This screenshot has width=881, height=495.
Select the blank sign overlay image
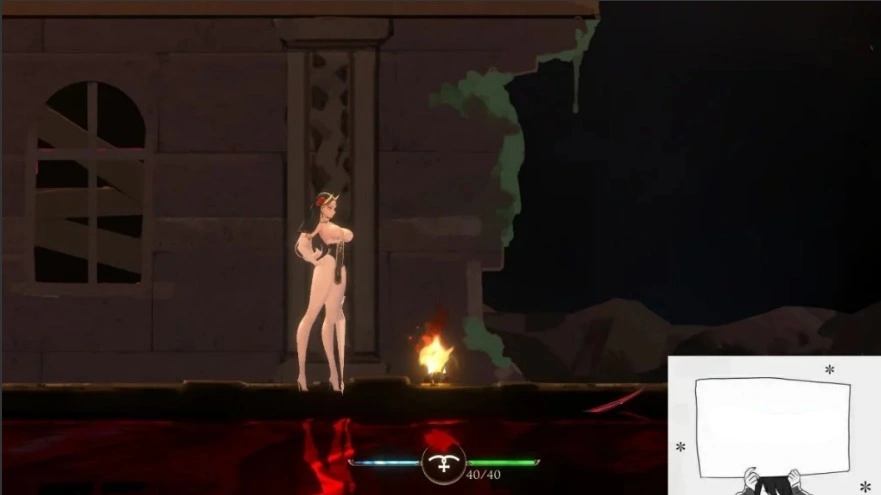(772, 426)
